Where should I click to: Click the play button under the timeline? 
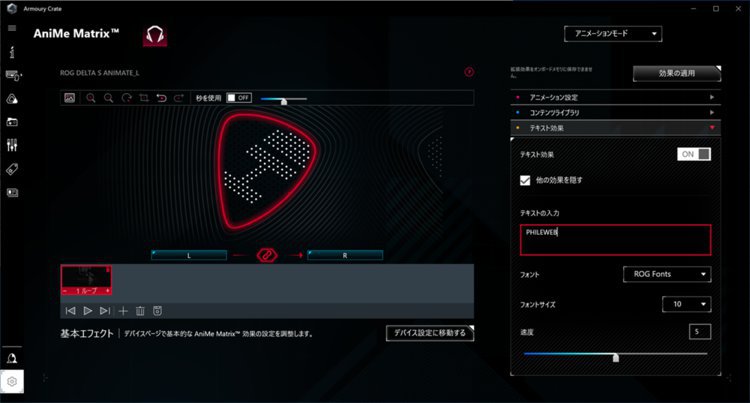87,311
